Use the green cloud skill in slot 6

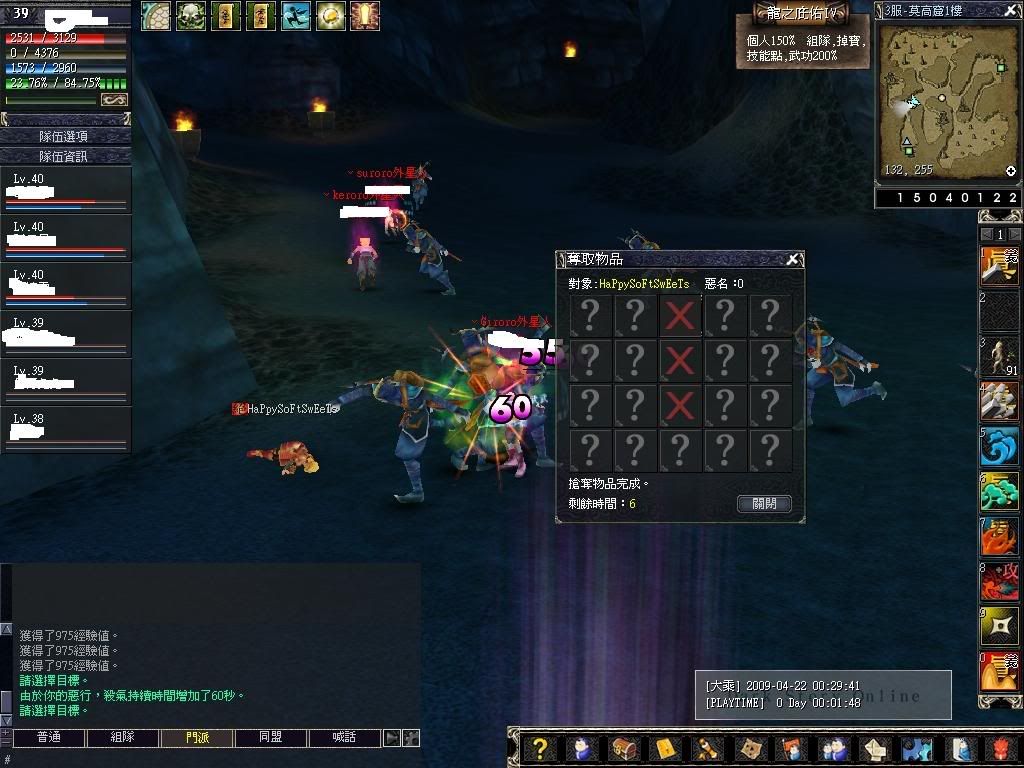tap(999, 492)
